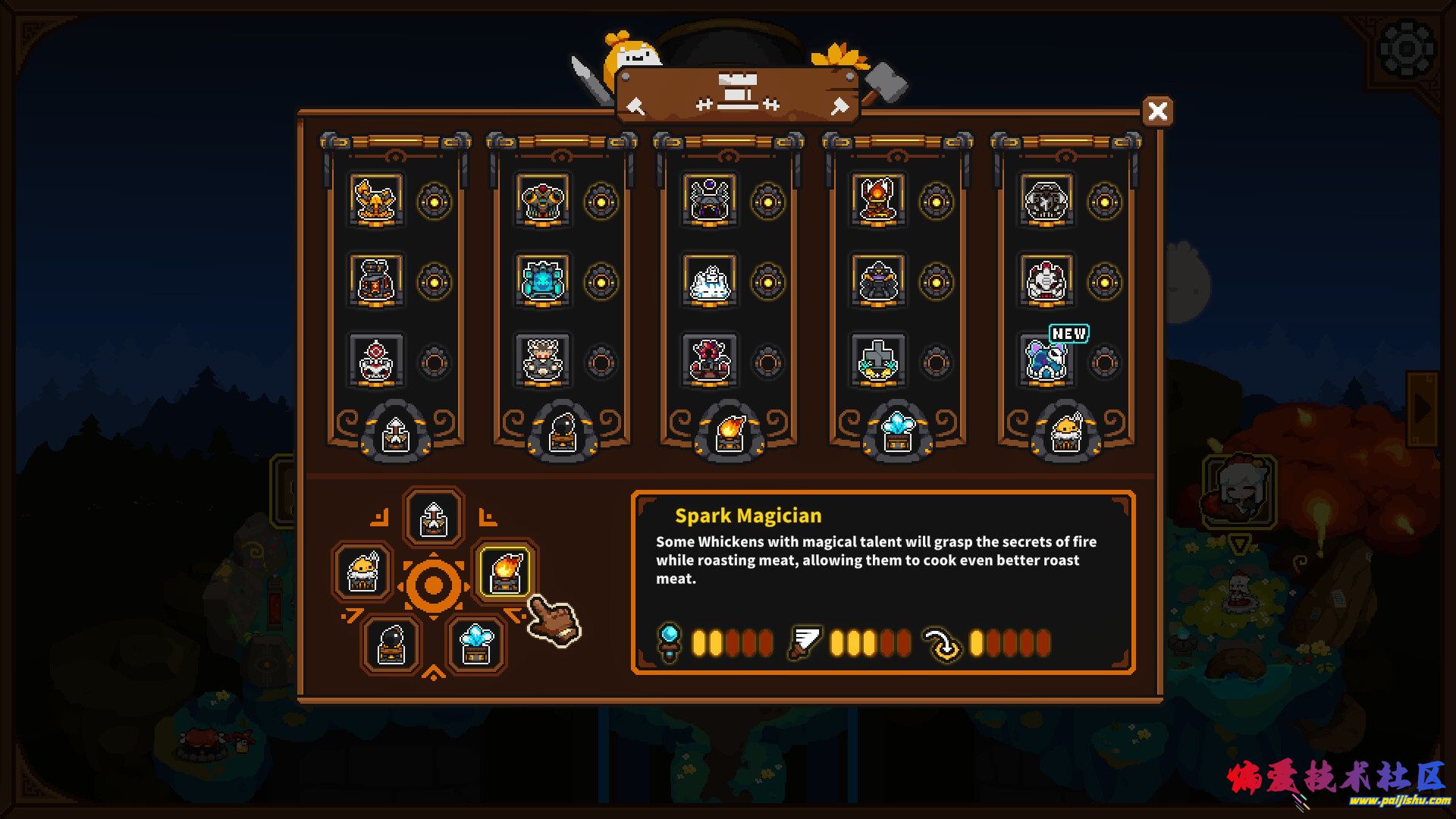Close the tower forge panel
This screenshot has width=1456, height=819.
tap(1157, 111)
